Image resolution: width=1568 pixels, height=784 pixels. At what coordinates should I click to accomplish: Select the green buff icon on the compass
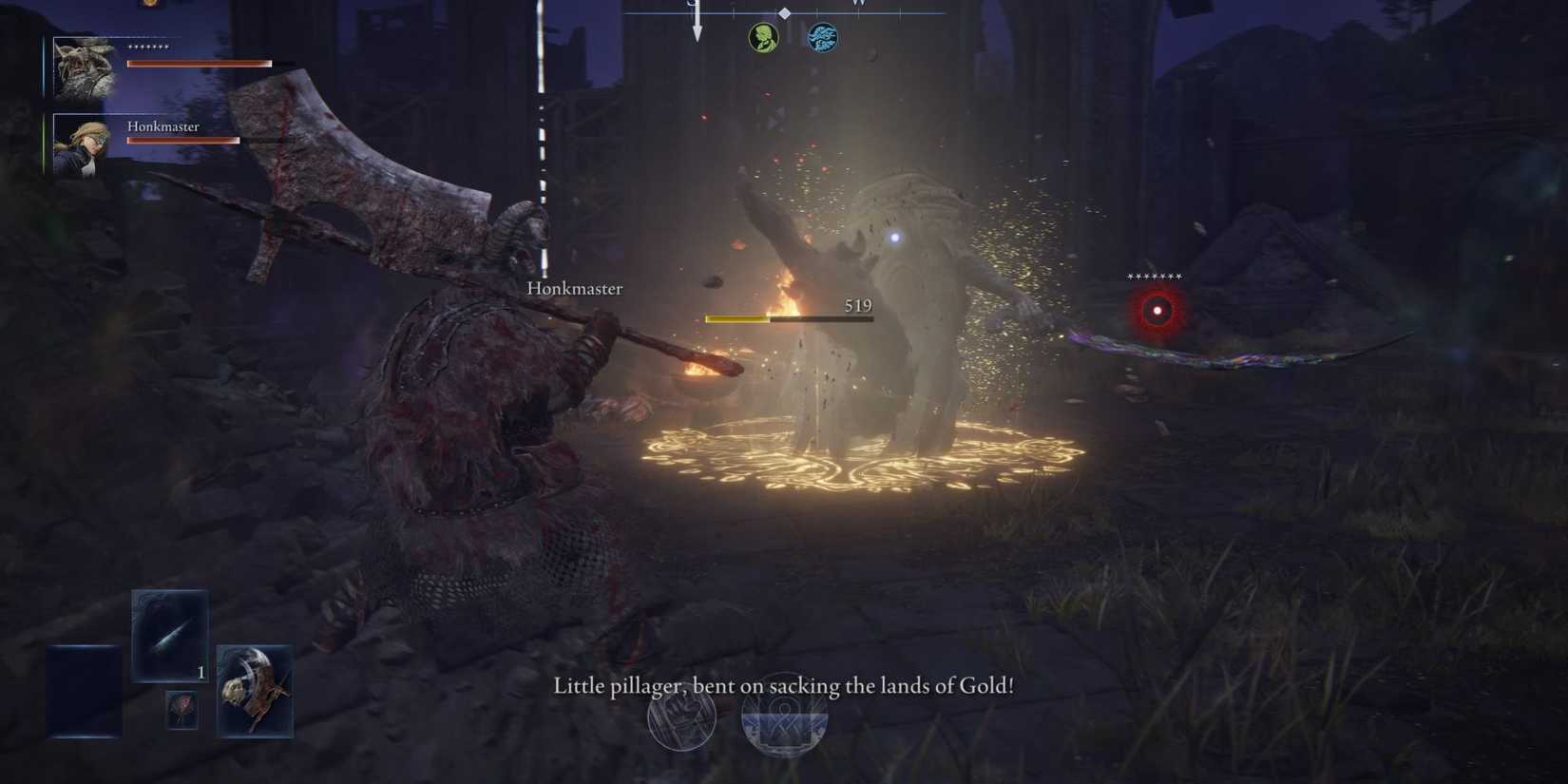pyautogui.click(x=763, y=37)
